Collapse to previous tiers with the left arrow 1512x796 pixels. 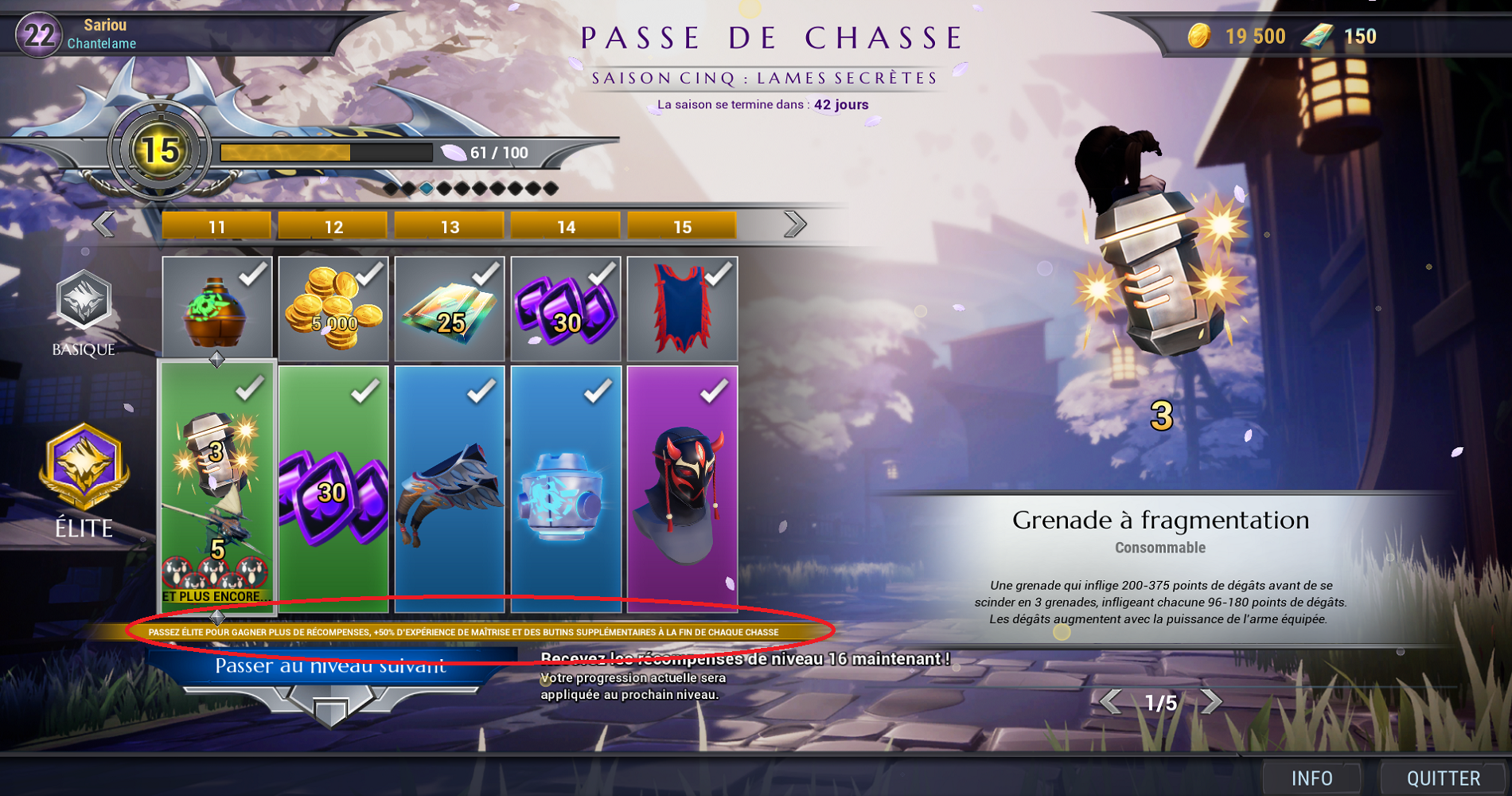[102, 225]
